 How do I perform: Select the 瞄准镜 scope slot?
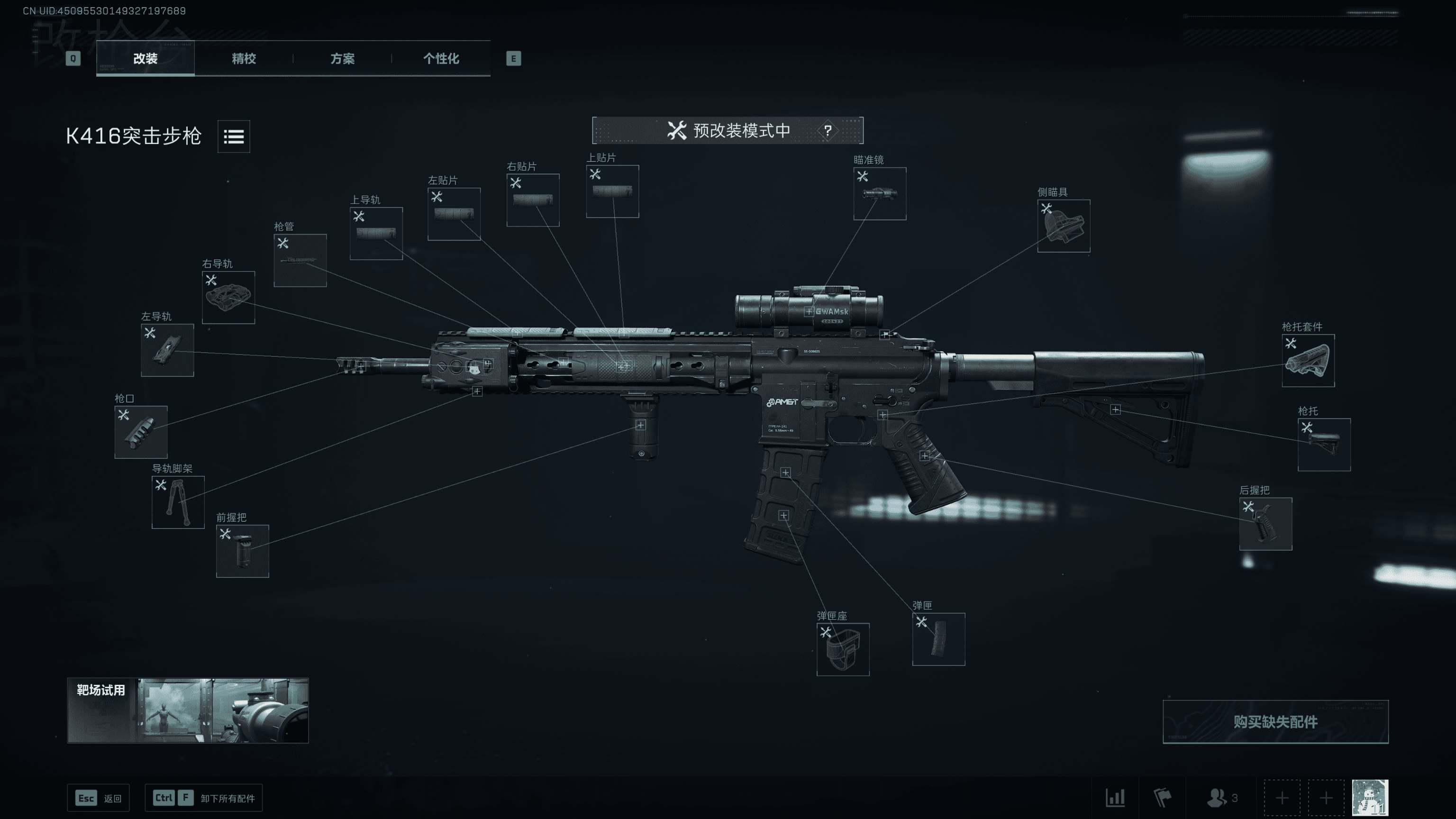point(880,194)
